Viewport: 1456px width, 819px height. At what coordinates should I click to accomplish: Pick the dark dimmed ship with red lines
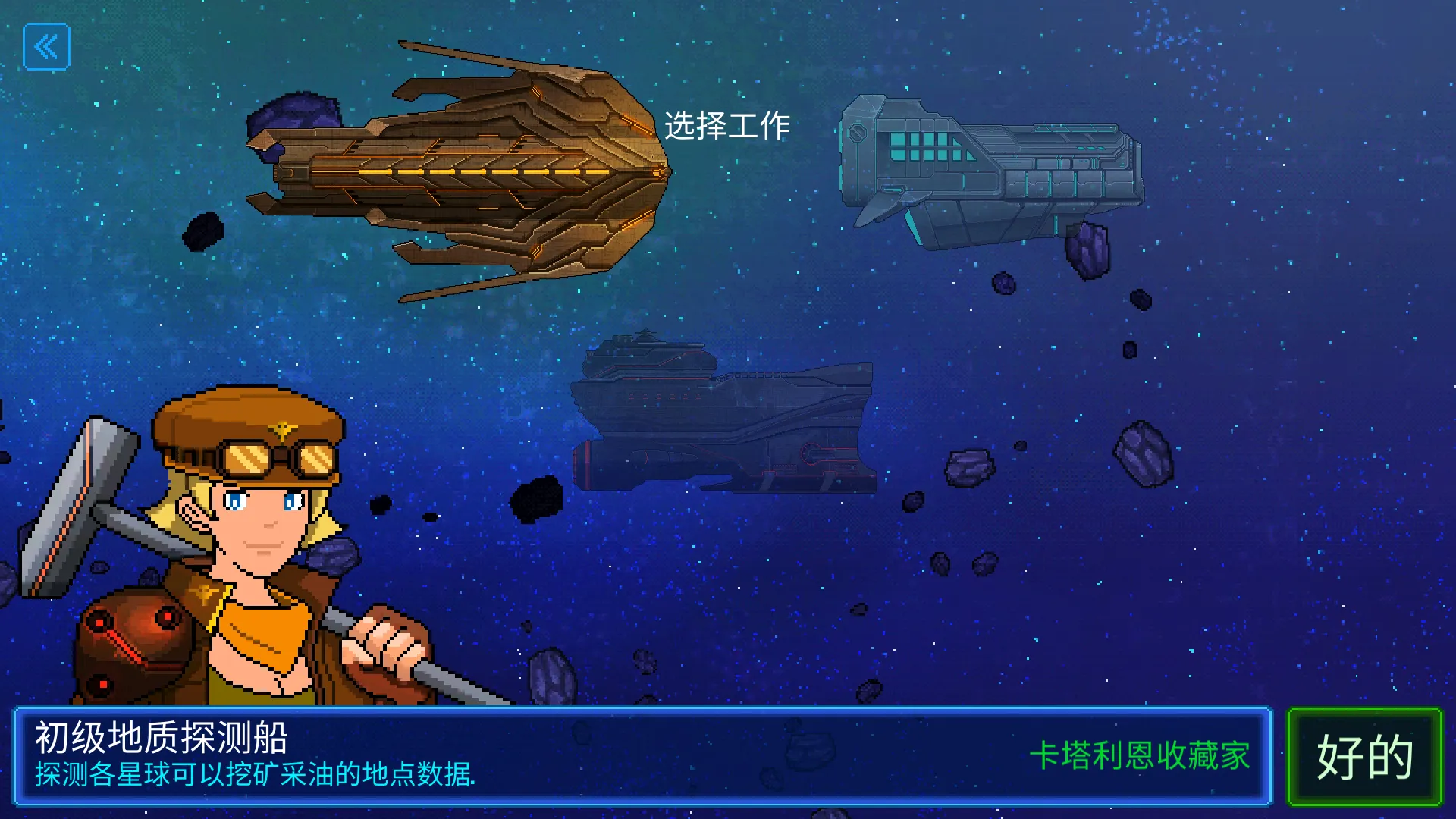click(x=724, y=416)
